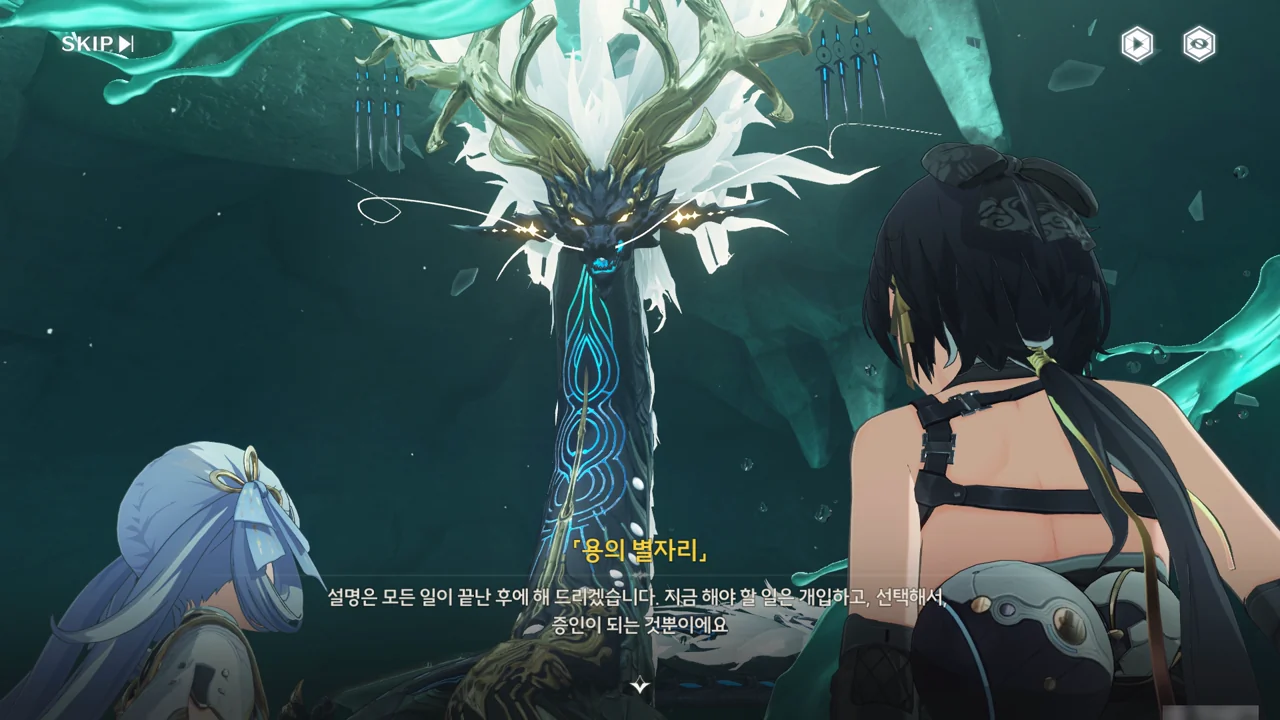
Task: Advance dialogue via the diamond continue indicator
Action: point(640,686)
